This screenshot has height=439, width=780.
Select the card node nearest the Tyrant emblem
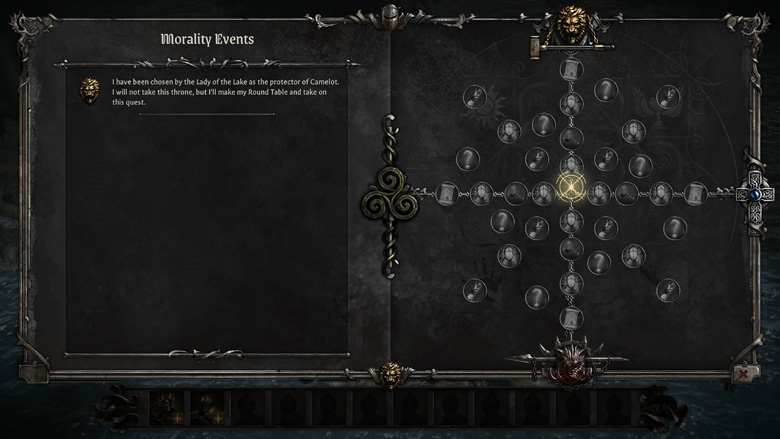[x=571, y=318]
